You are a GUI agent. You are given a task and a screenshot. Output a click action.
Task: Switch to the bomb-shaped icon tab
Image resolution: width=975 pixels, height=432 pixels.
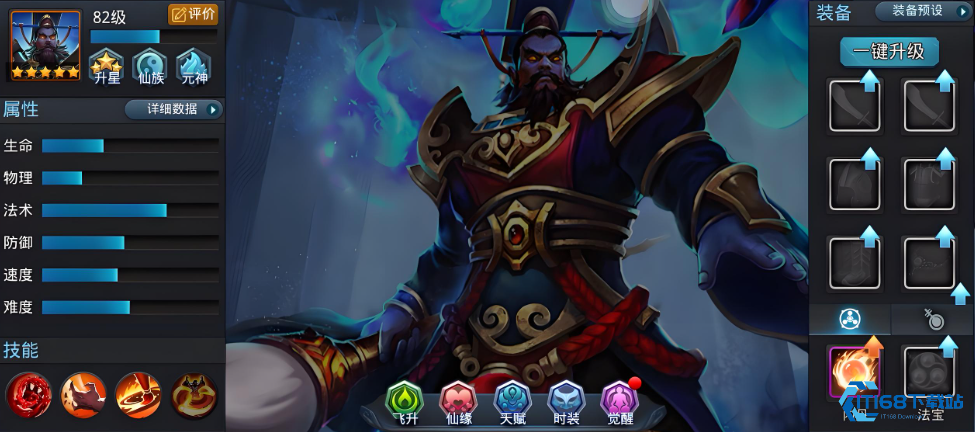(932, 319)
